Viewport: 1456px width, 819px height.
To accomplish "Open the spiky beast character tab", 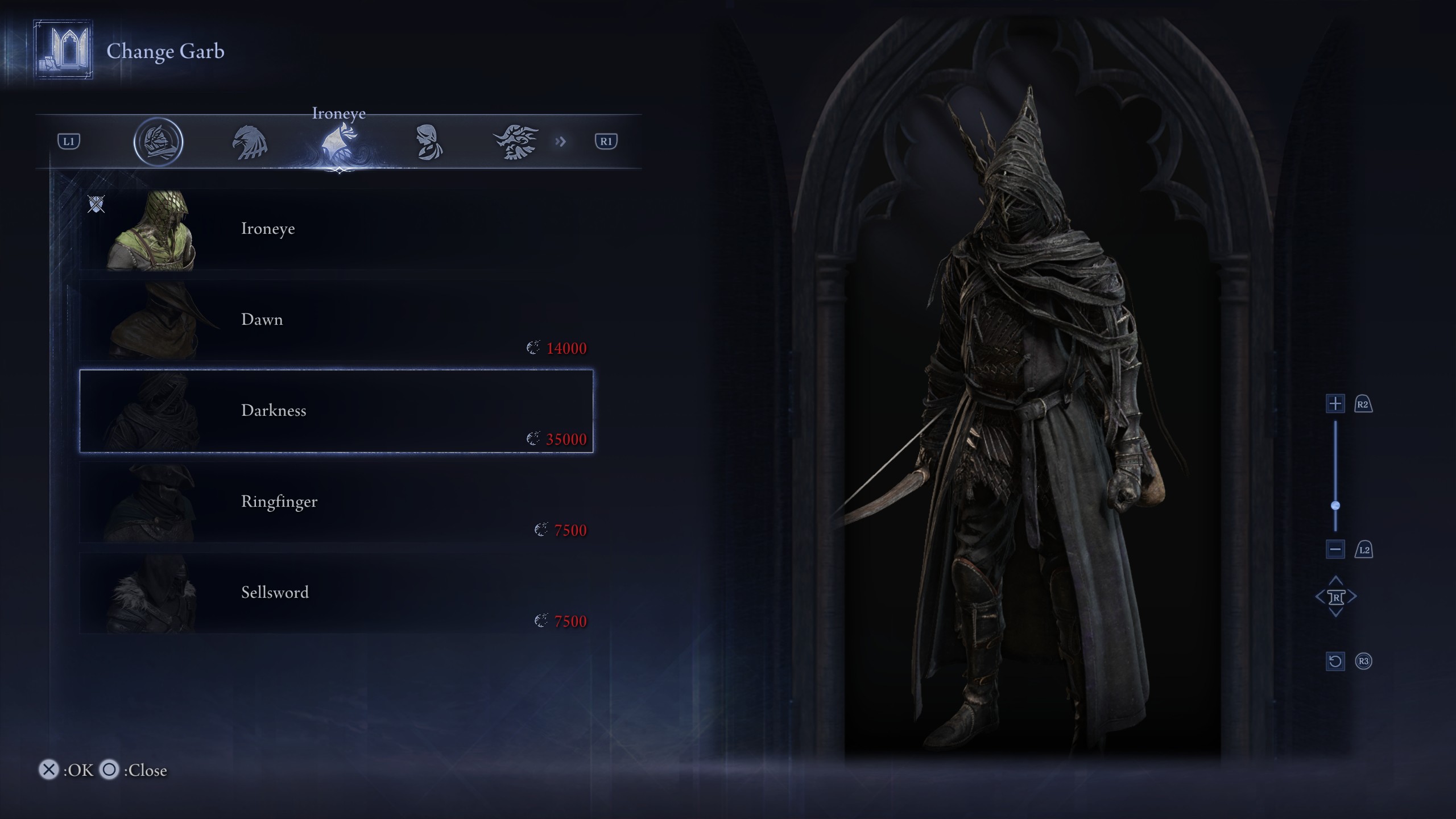I will [x=516, y=142].
